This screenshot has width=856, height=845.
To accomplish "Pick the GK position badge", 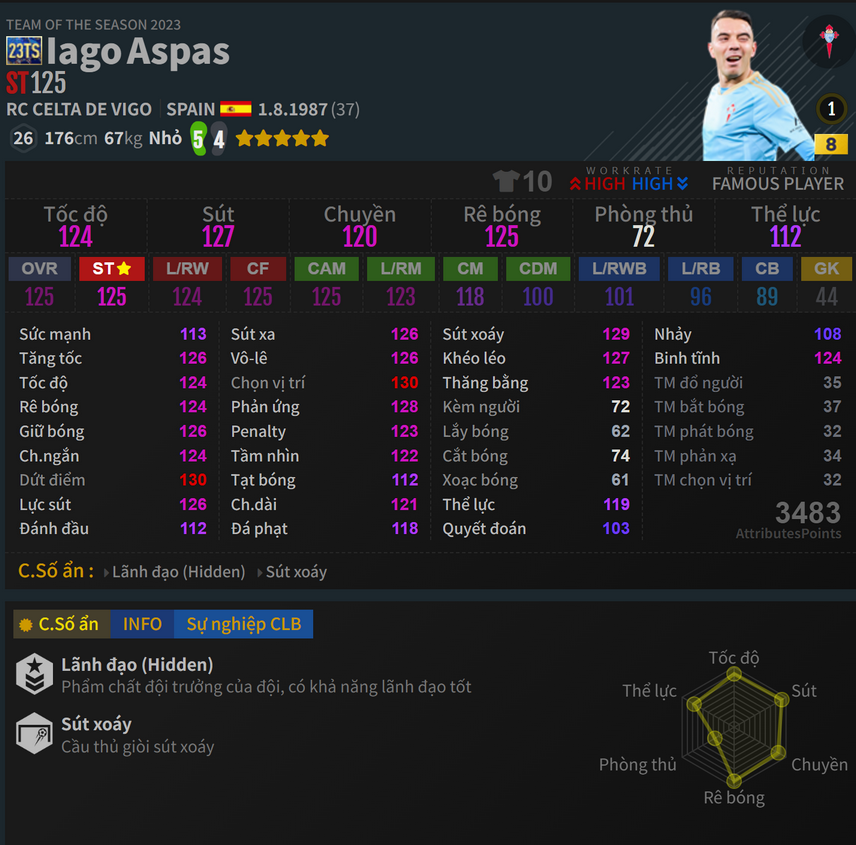I will coord(826,269).
